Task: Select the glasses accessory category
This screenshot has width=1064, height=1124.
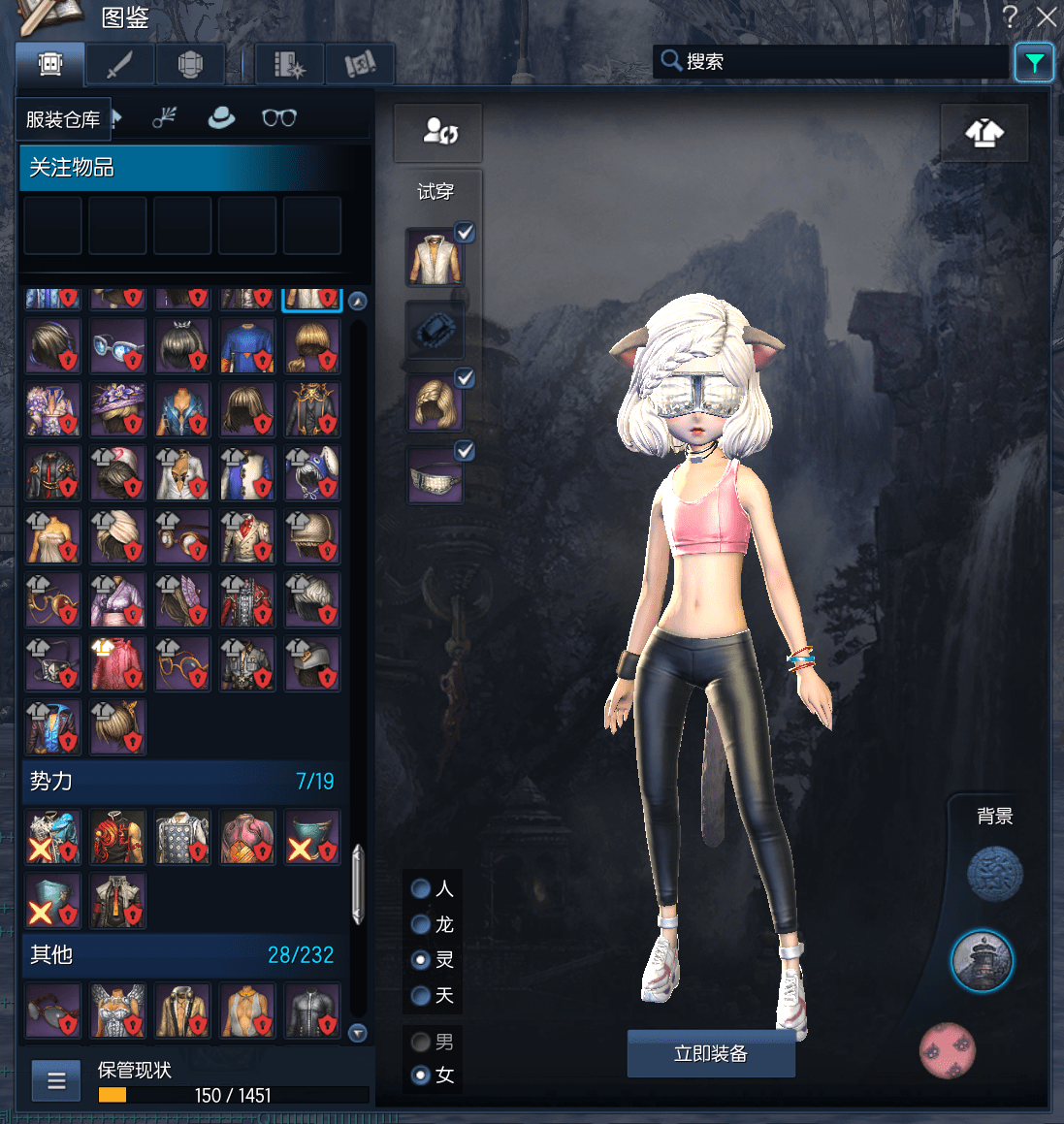Action: (279, 118)
